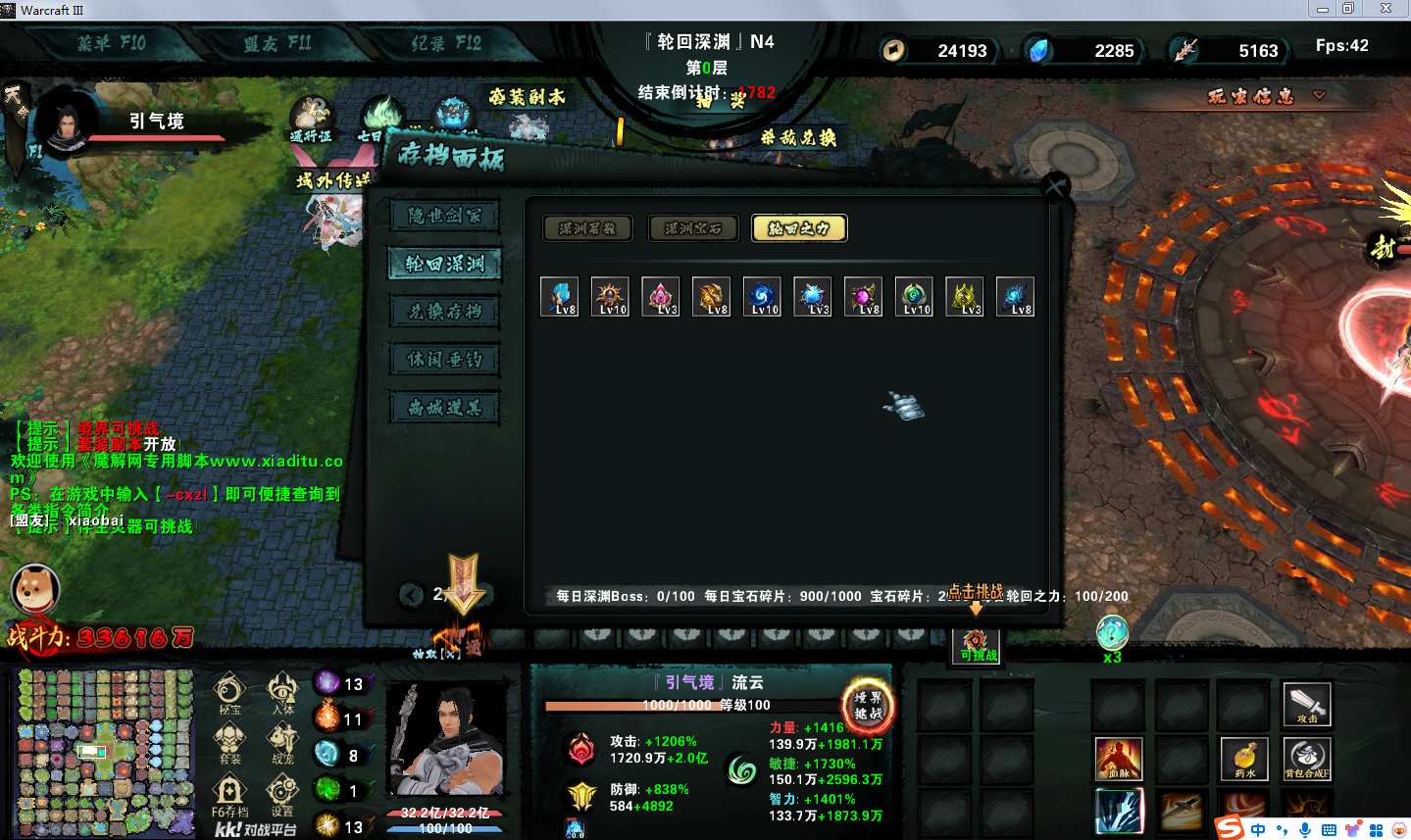Select the pink gem Lv3 reincarnation icon
The height and width of the screenshot is (840, 1411).
coord(661,296)
